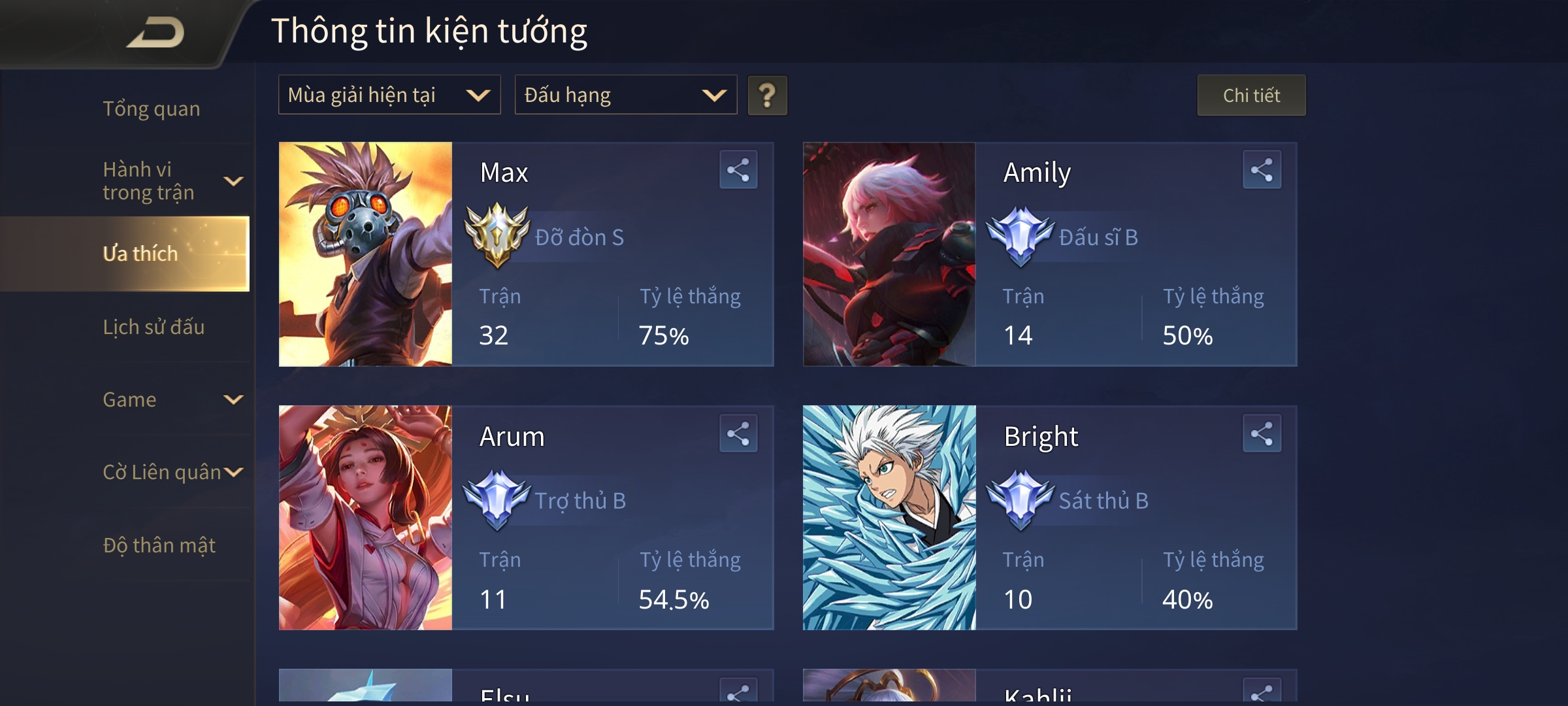
Task: Open the Đấu hạng dropdown
Action: (x=625, y=95)
